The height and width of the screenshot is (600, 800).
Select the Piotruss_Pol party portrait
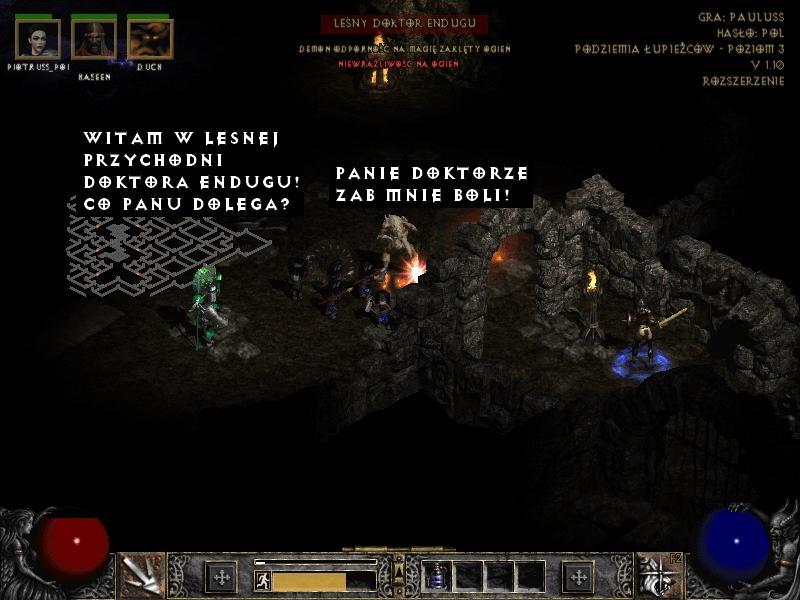(38, 39)
